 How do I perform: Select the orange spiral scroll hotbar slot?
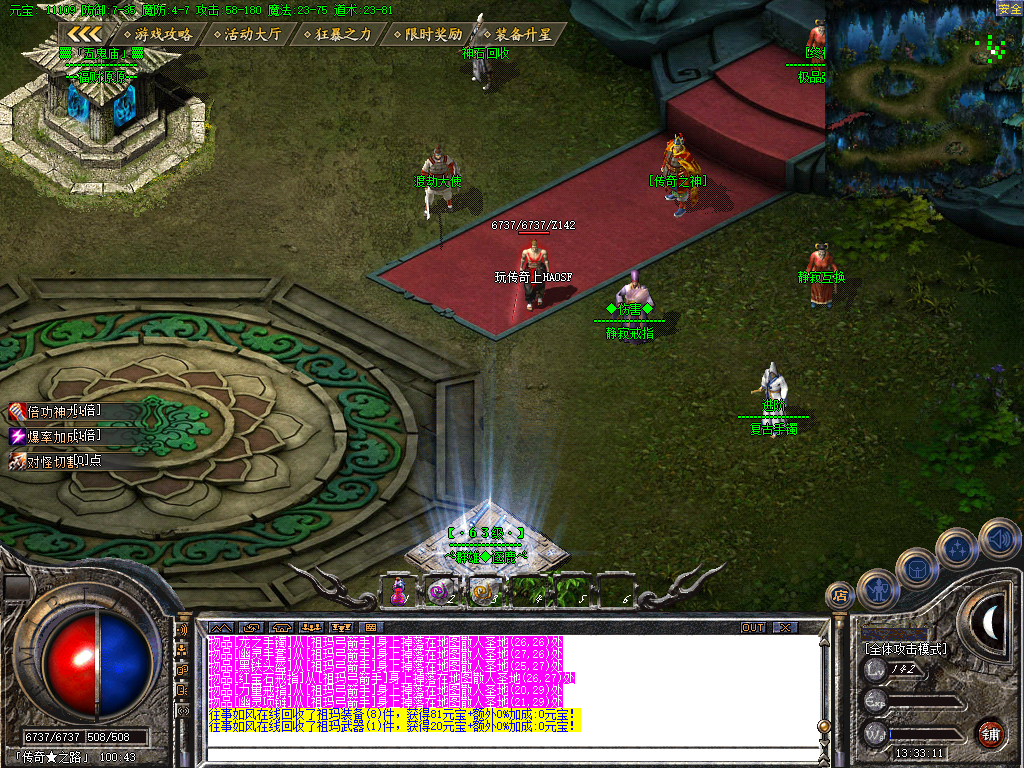(x=484, y=591)
